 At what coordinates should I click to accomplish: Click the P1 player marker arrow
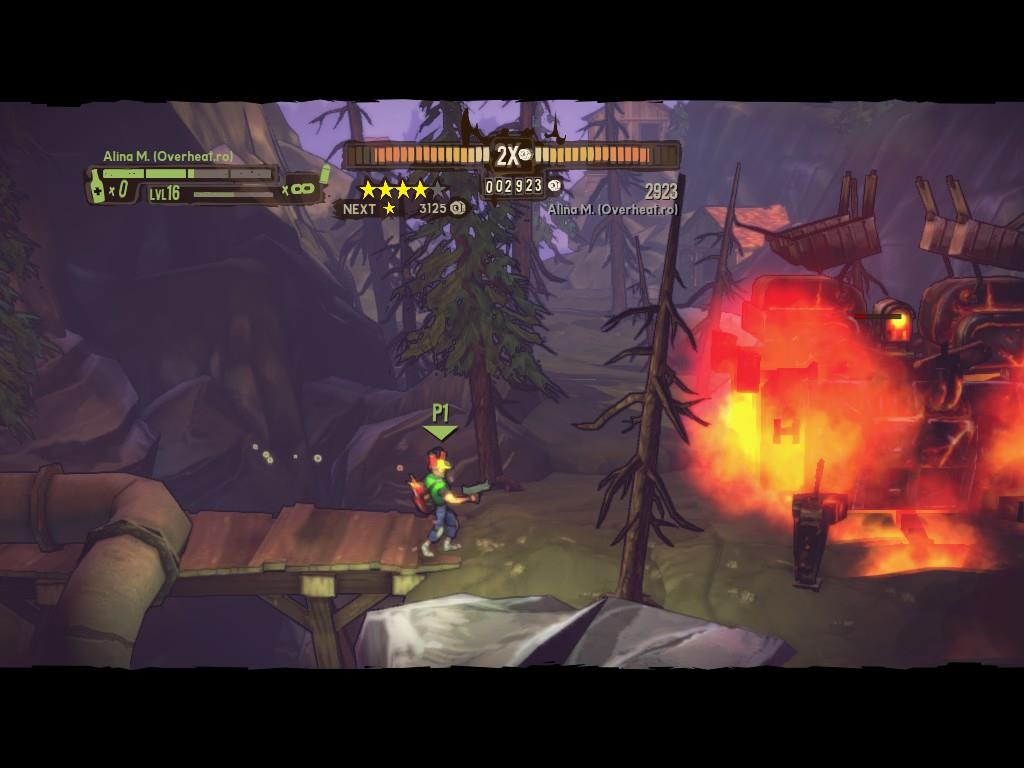(440, 432)
